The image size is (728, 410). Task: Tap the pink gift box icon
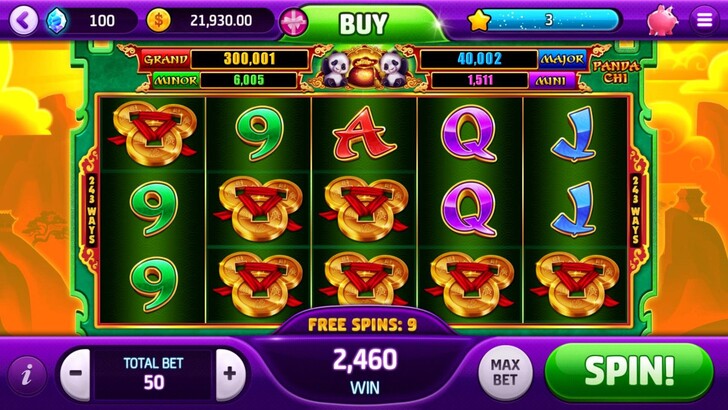[x=293, y=21]
